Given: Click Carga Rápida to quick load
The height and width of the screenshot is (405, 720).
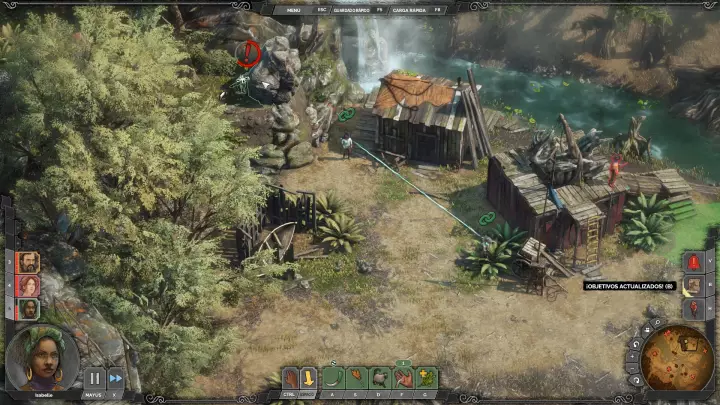Looking at the screenshot, I should 409,8.
